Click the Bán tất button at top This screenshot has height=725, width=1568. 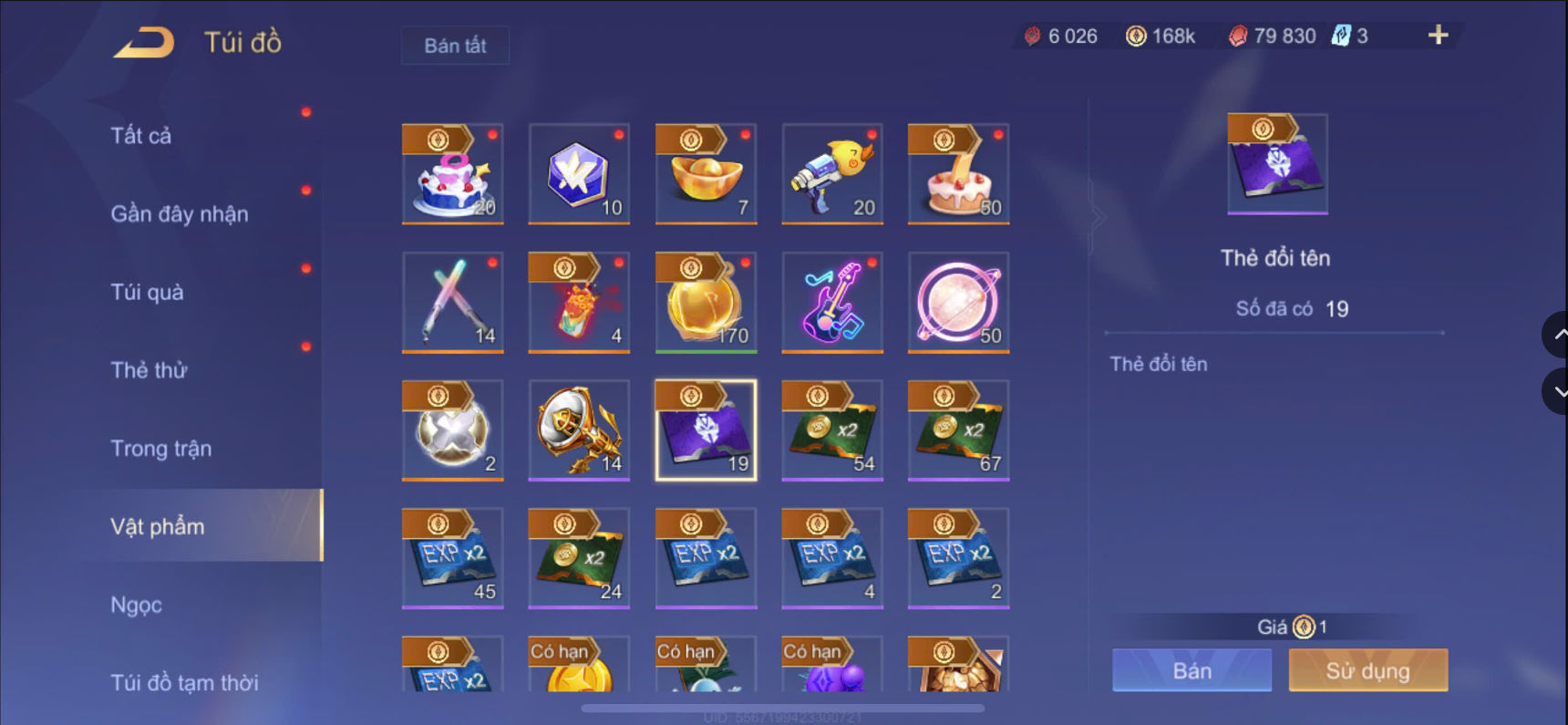pos(455,45)
